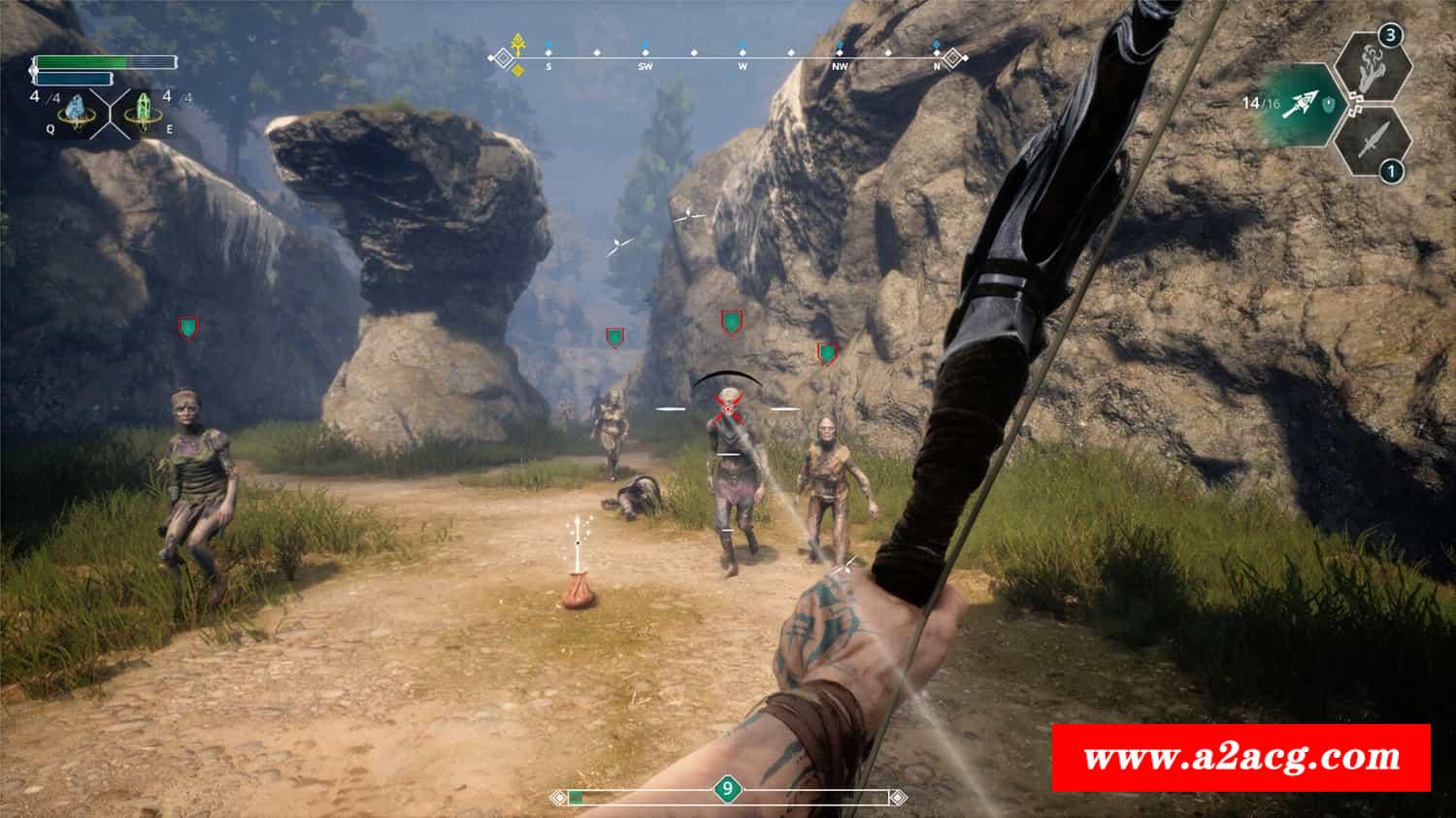Click the level 9 experience badge

coord(727,789)
